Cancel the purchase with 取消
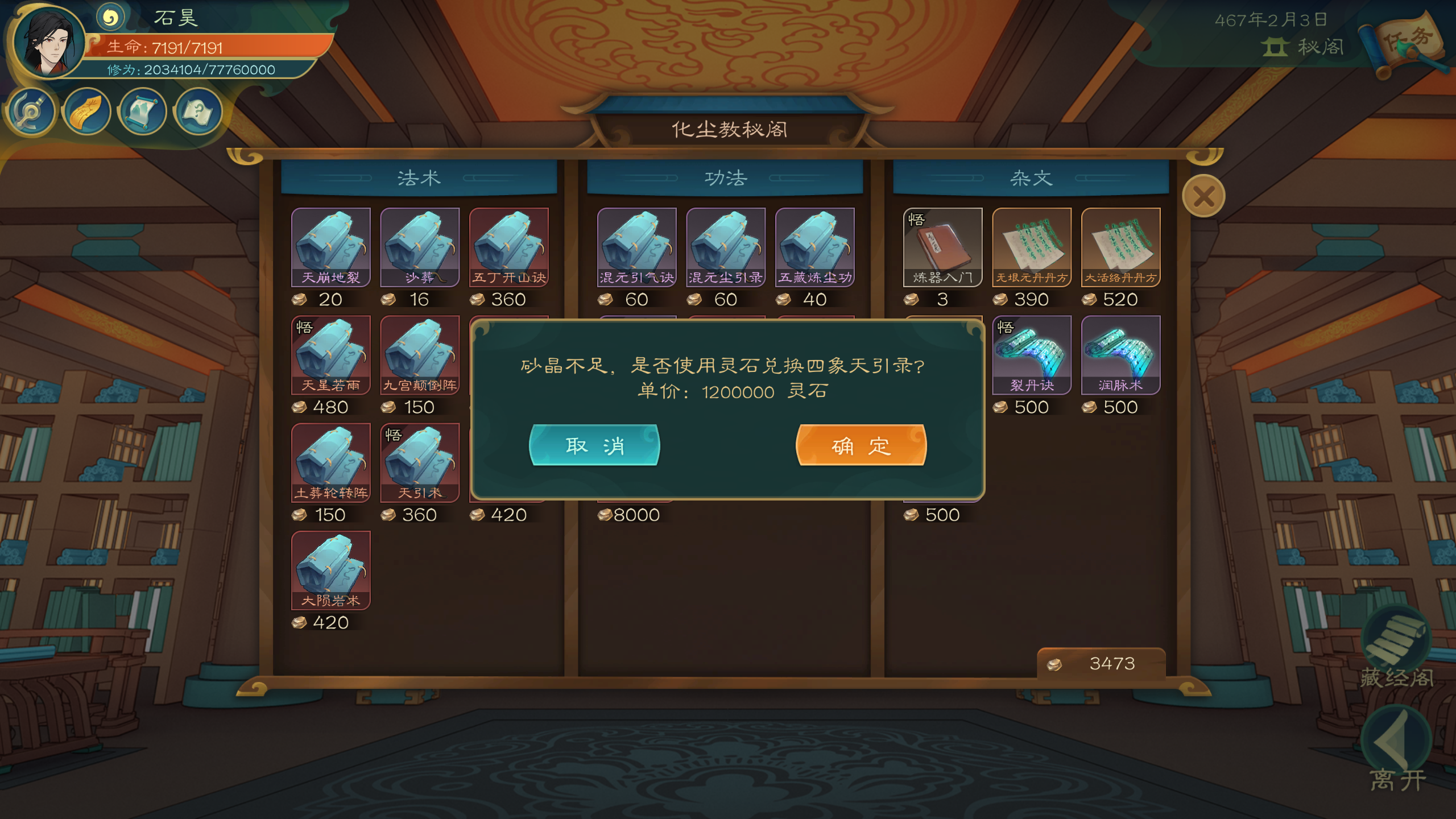This screenshot has width=1456, height=819. pos(594,445)
